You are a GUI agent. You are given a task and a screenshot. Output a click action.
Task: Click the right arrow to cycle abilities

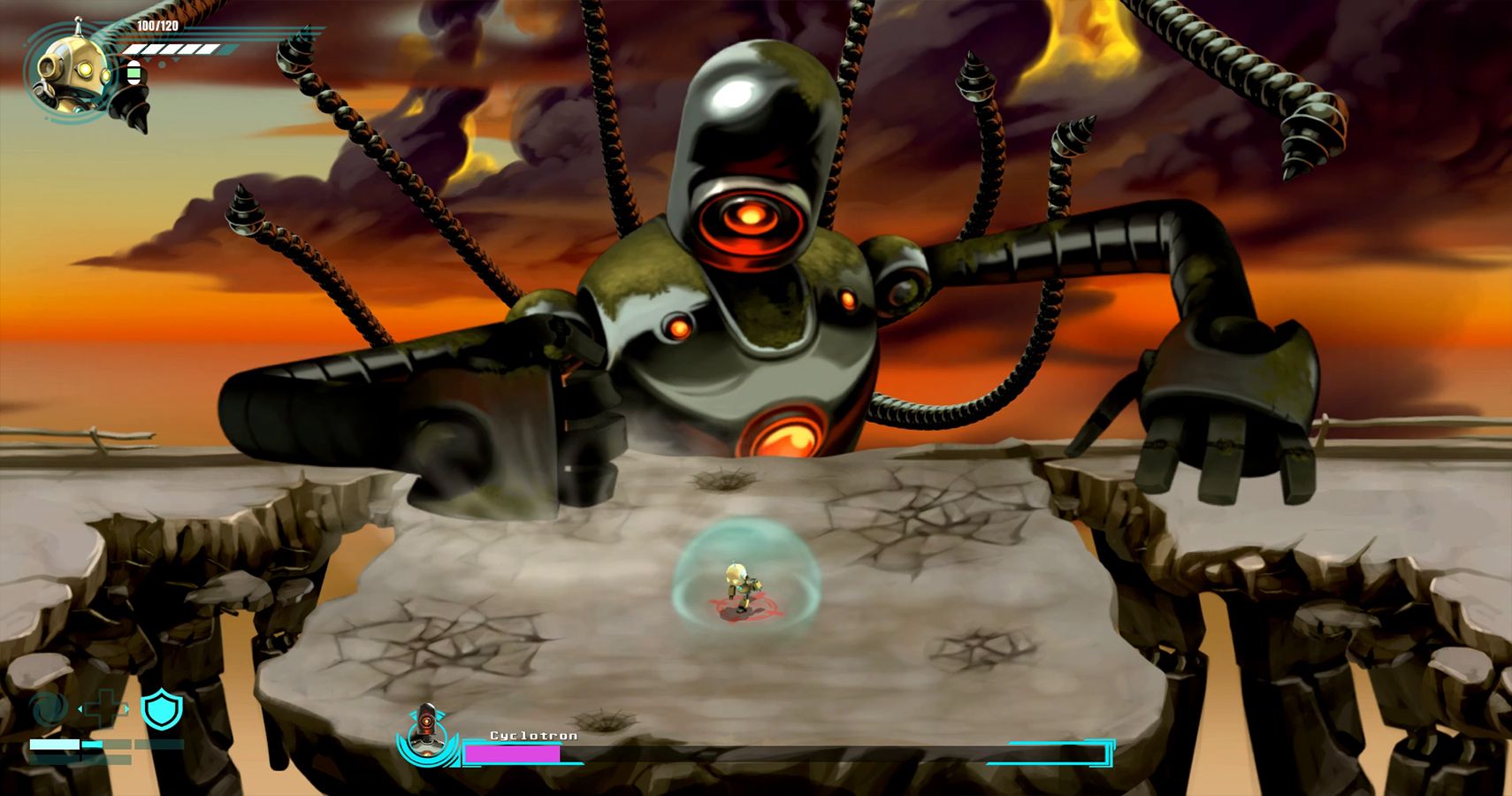click(126, 708)
